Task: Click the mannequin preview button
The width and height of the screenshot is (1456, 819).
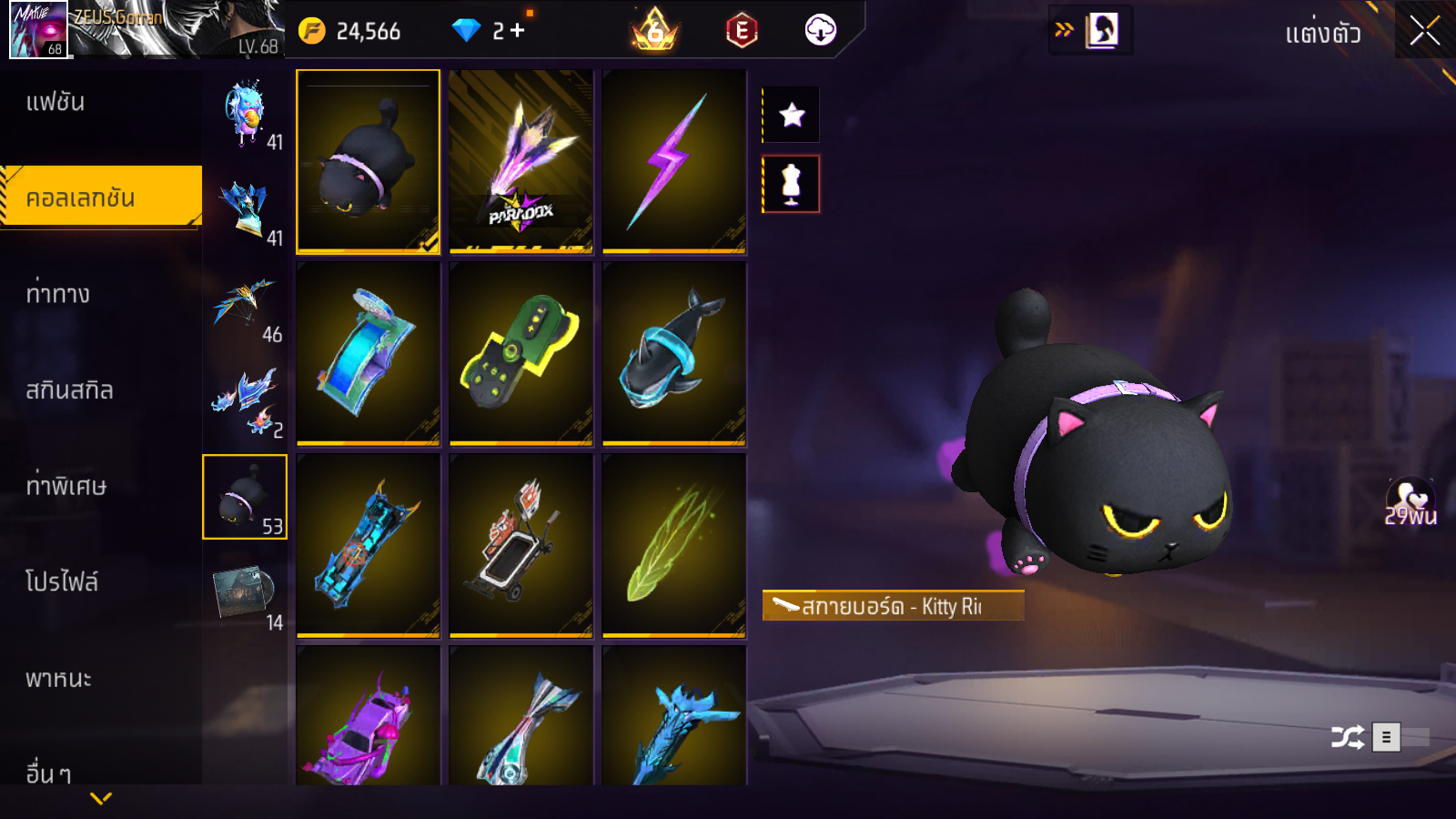Action: click(x=792, y=184)
